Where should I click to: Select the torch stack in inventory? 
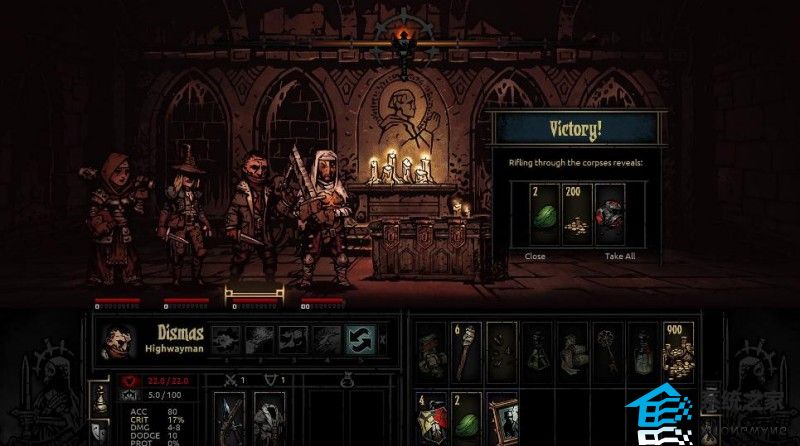[x=468, y=350]
